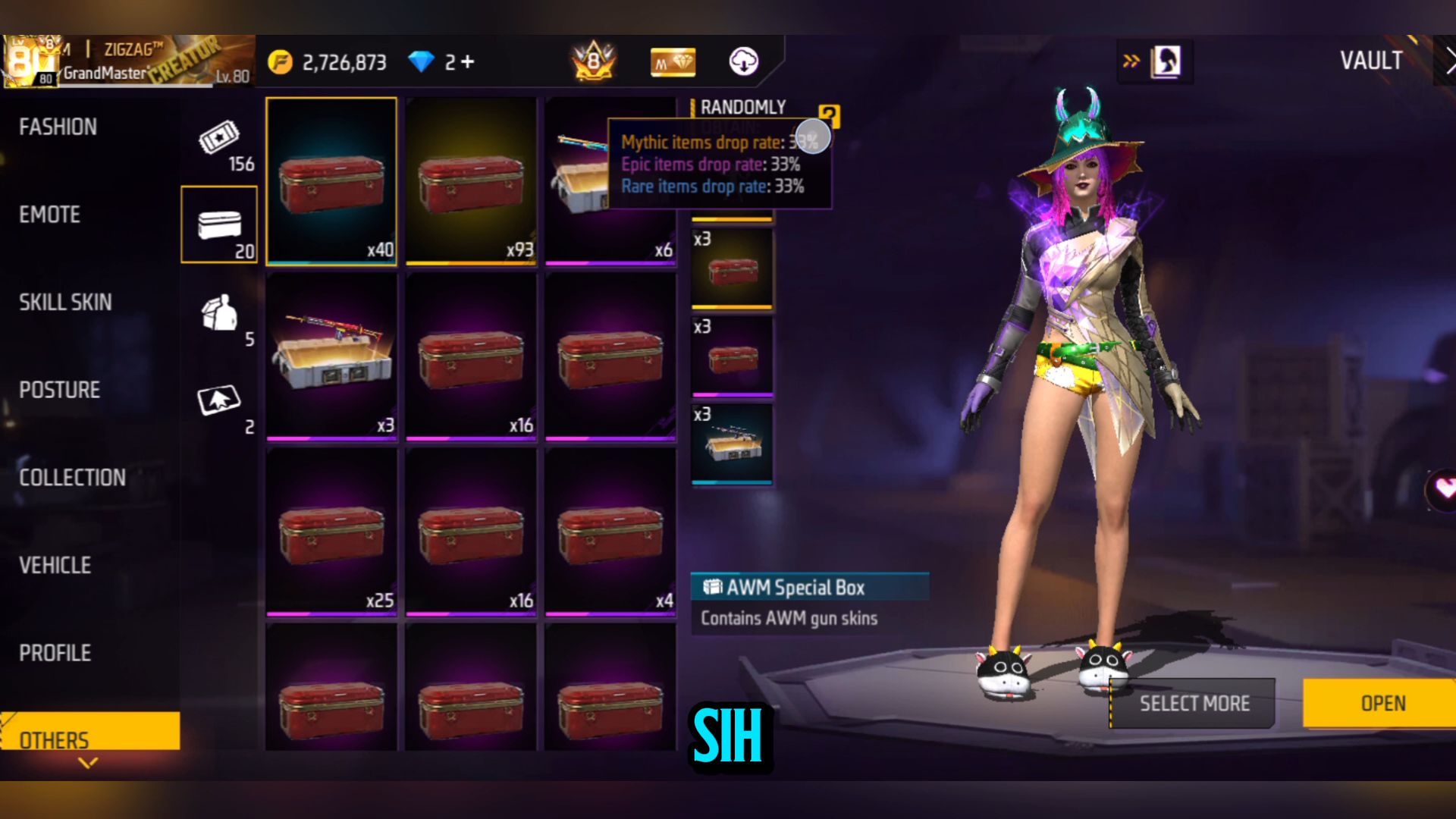Select the character-with-box sub-tab showing 5
This screenshot has height=819, width=1456.
pyautogui.click(x=221, y=318)
